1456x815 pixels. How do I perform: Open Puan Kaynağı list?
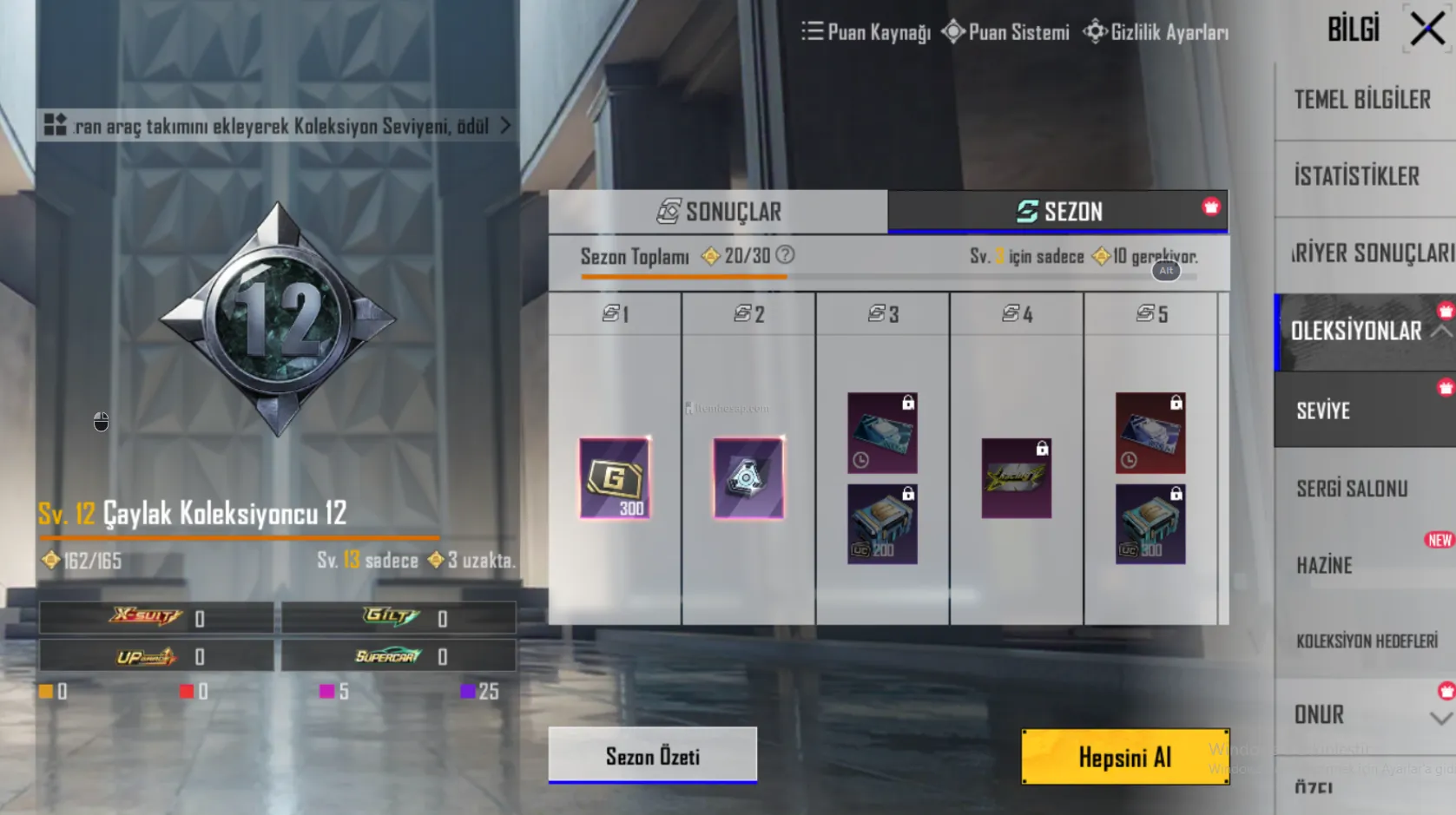tap(866, 33)
